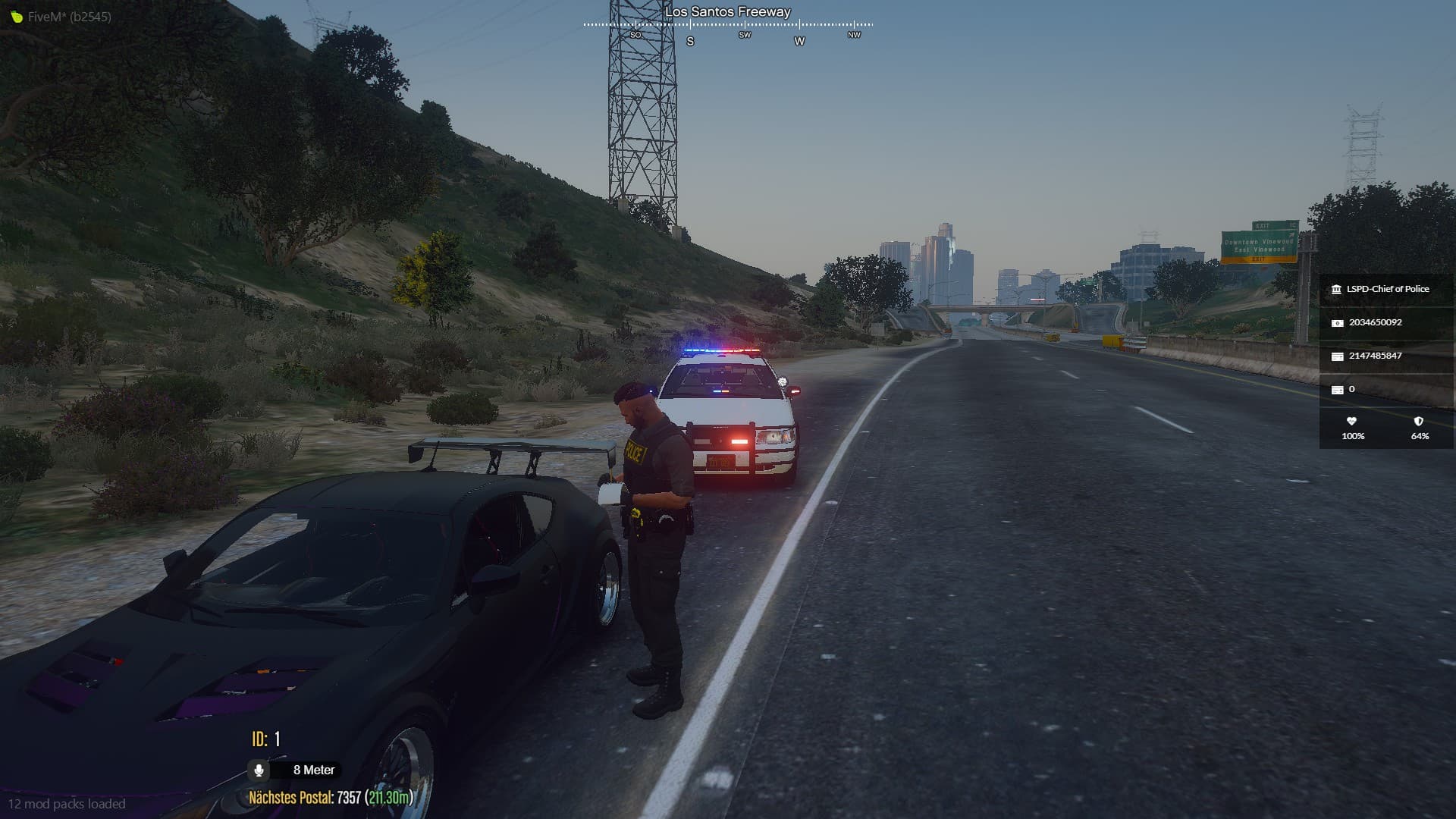Click the FiveM logo watermark
Screen dimensions: 1456x819
(x=17, y=17)
